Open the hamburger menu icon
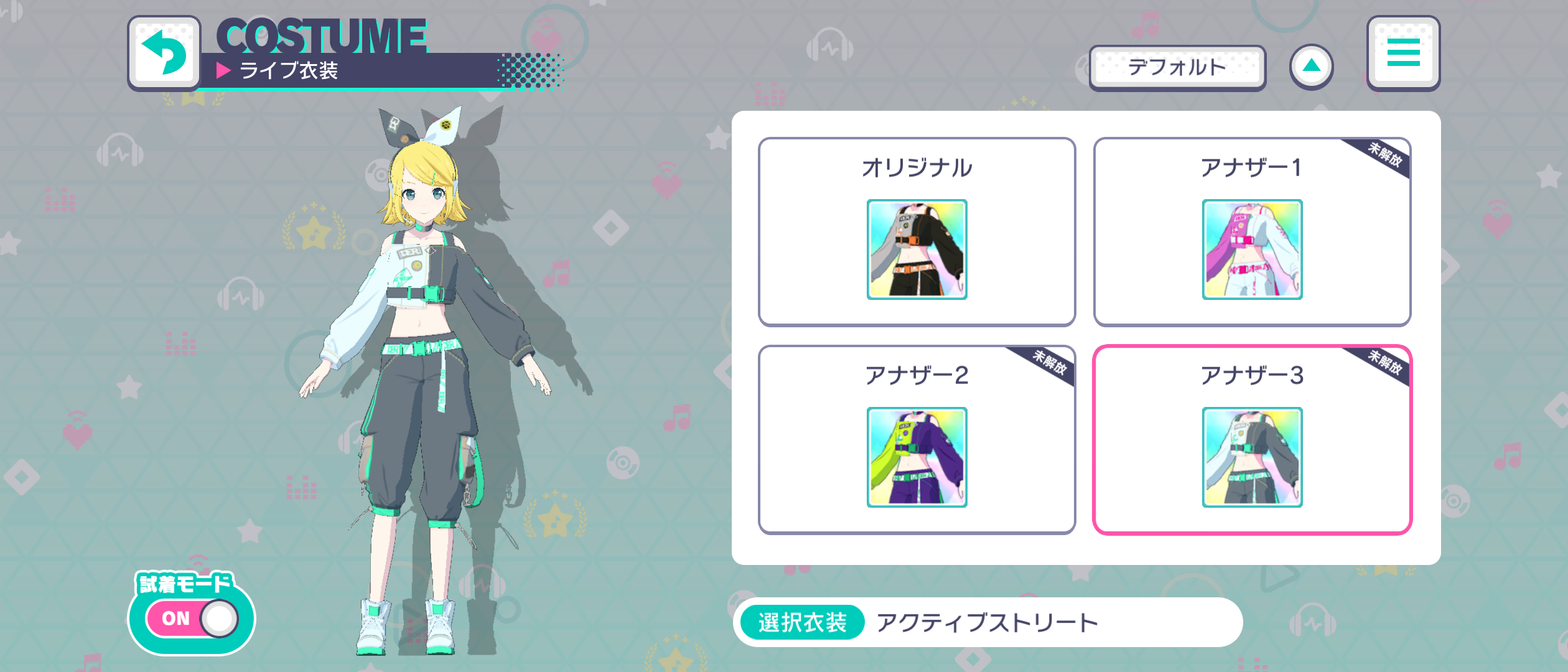The width and height of the screenshot is (1568, 672). [x=1403, y=54]
